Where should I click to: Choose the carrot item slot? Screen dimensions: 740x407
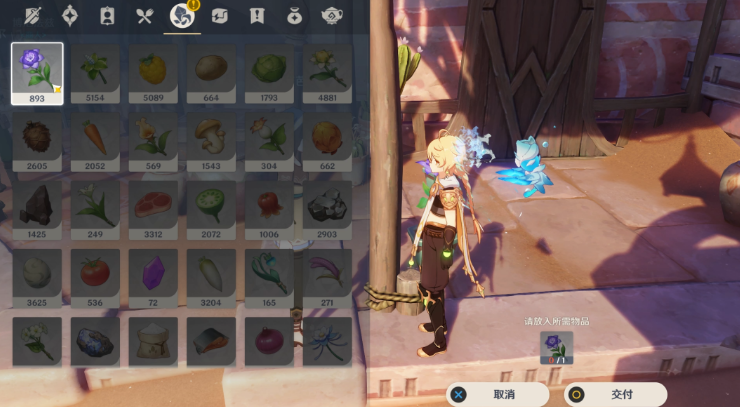pyautogui.click(x=95, y=139)
